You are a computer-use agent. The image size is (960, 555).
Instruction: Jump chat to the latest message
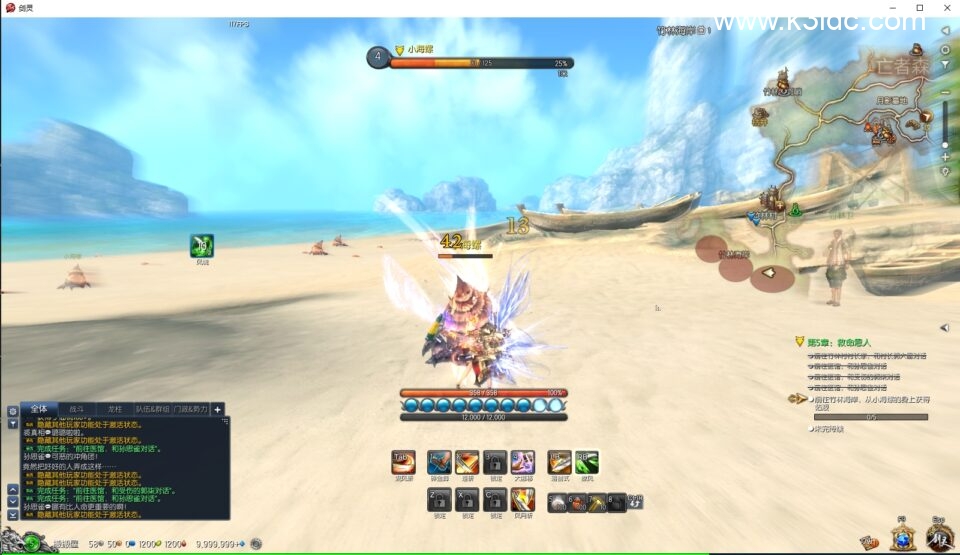(x=13, y=513)
